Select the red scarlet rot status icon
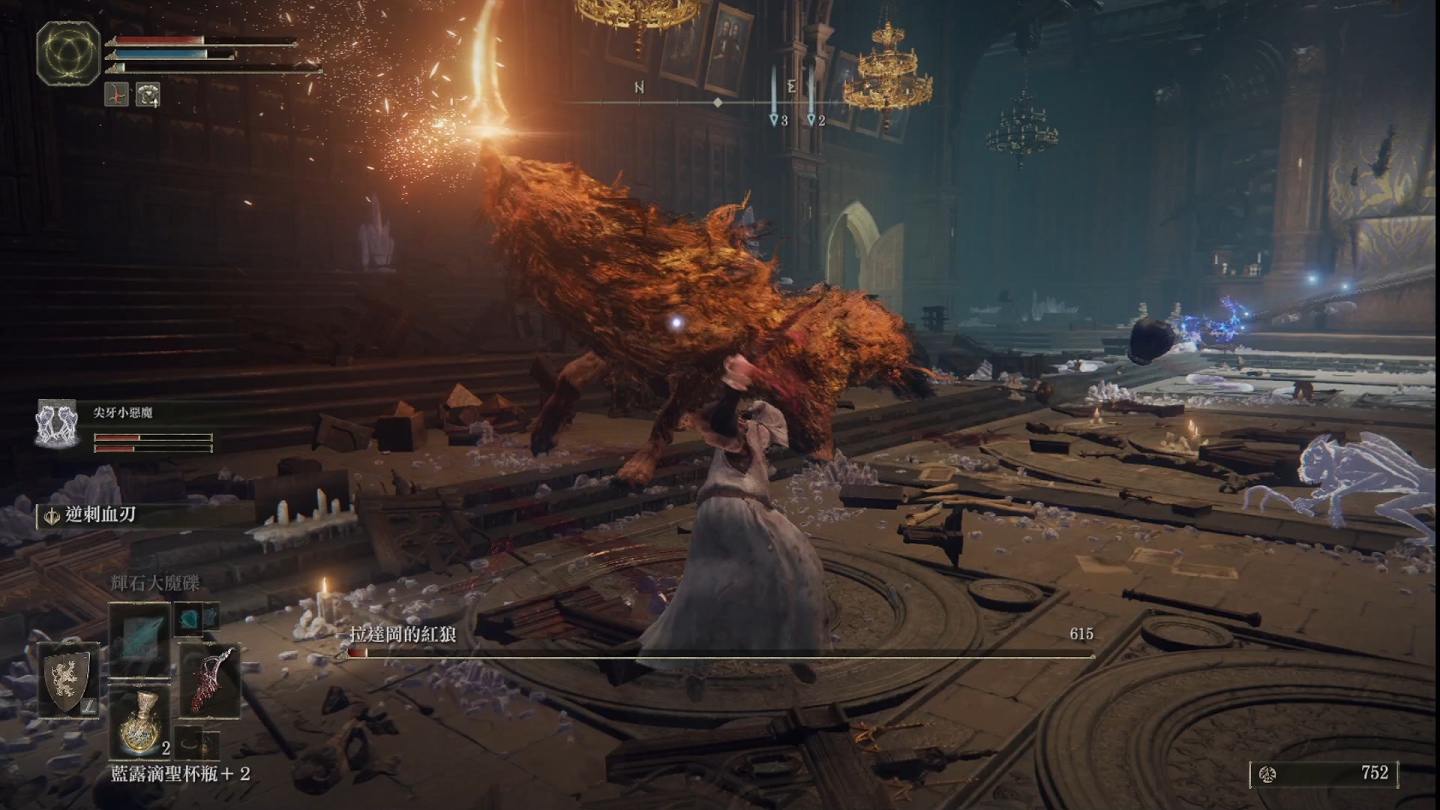1440x810 pixels. coord(116,94)
